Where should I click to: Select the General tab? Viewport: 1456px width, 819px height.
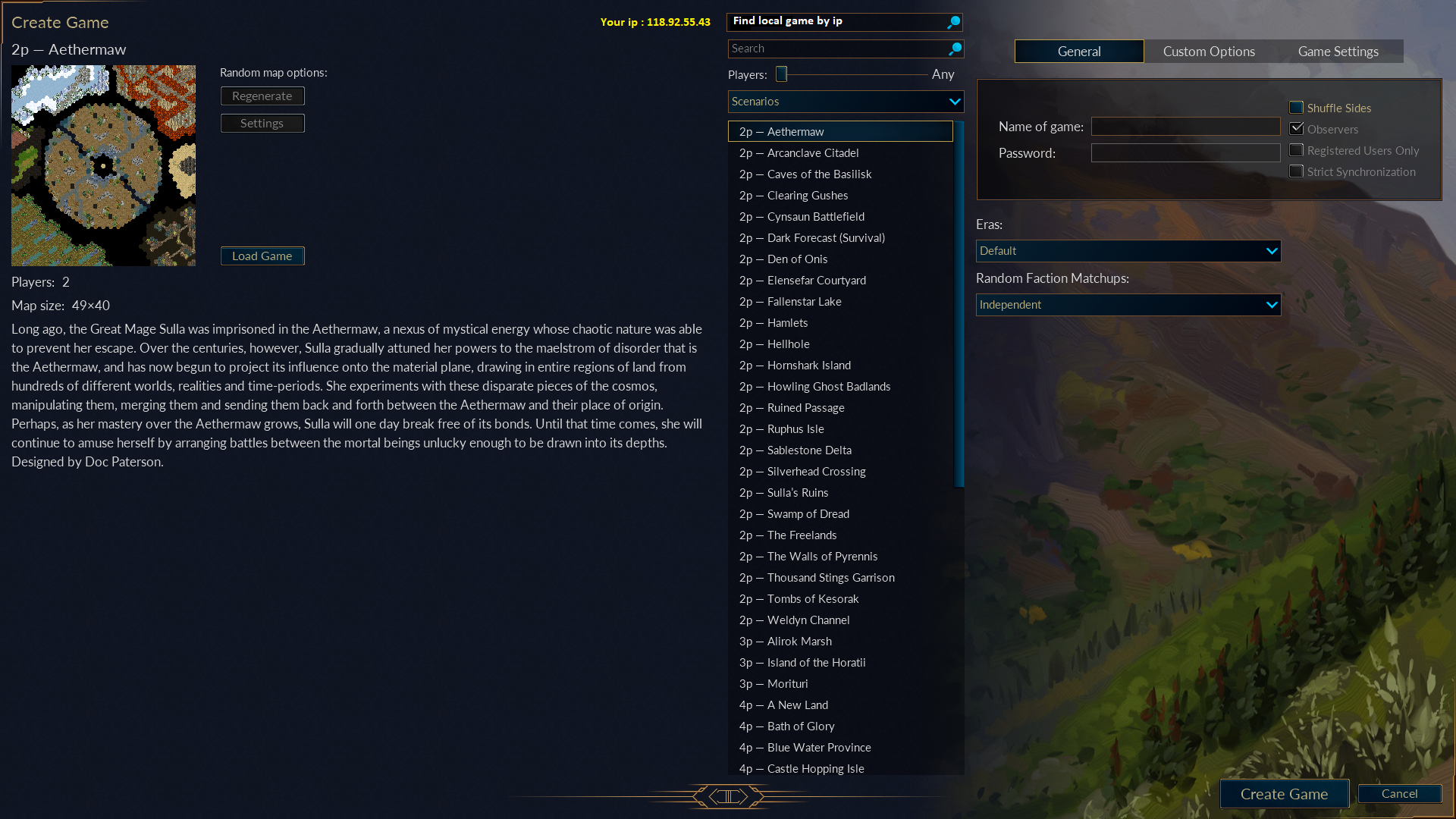[1079, 52]
